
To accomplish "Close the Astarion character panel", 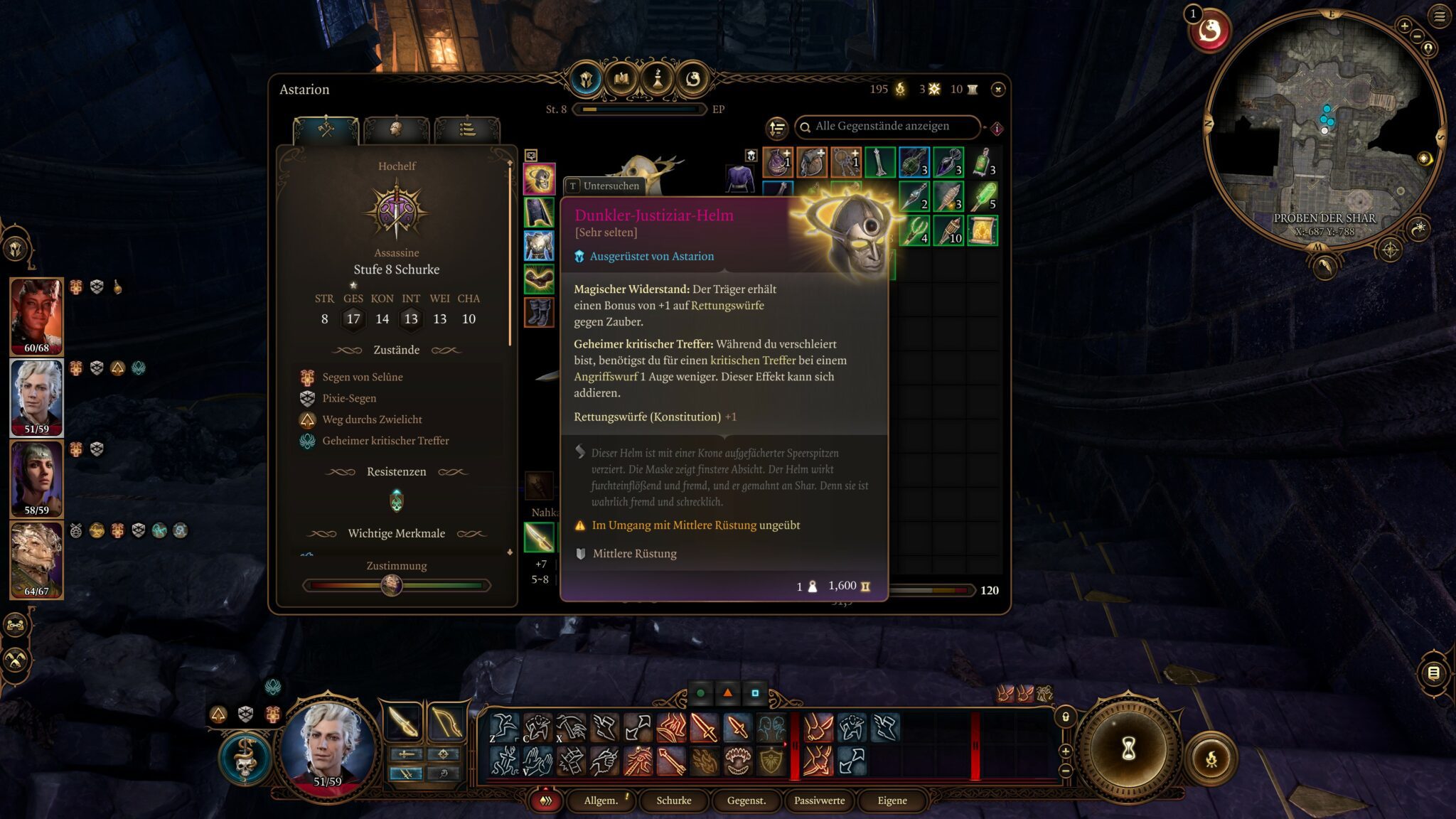I will (x=998, y=90).
